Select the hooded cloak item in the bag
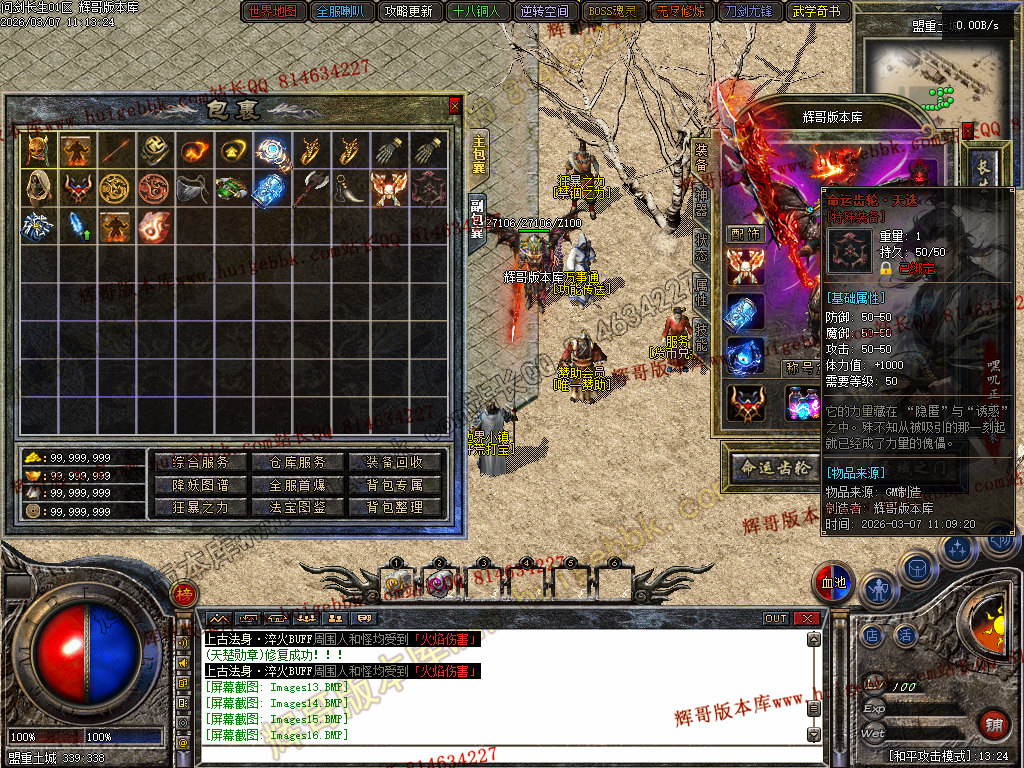1024x768 pixels. [39, 187]
